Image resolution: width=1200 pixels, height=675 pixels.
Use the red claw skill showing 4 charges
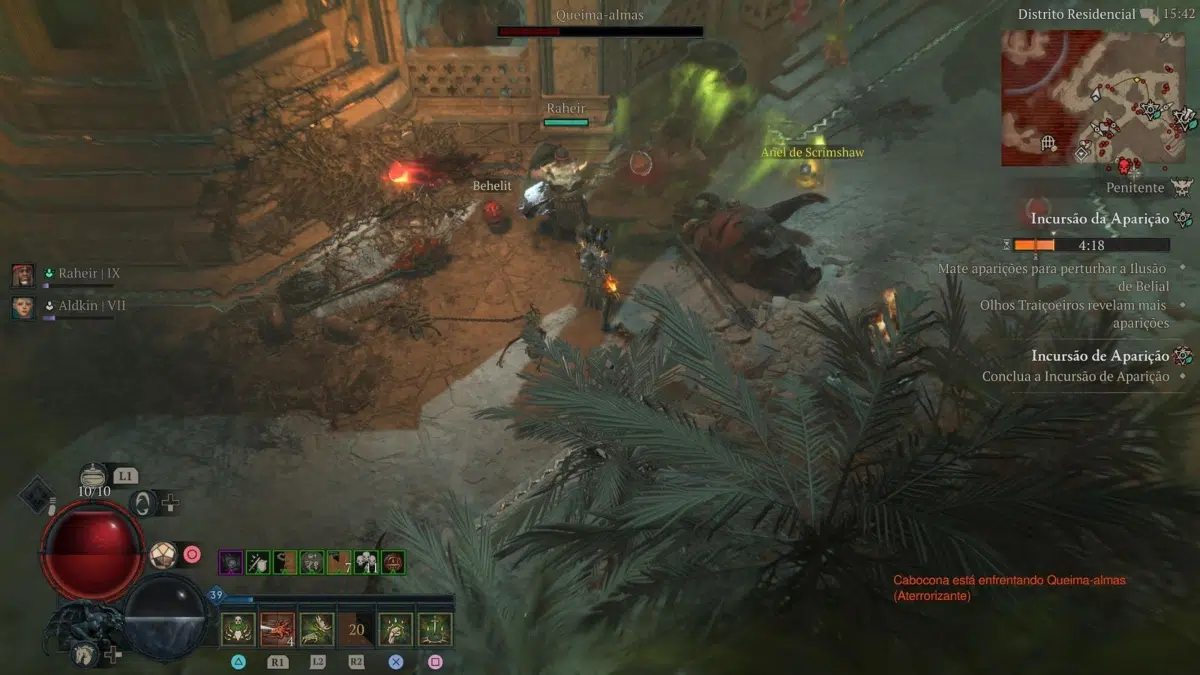pyautogui.click(x=277, y=629)
